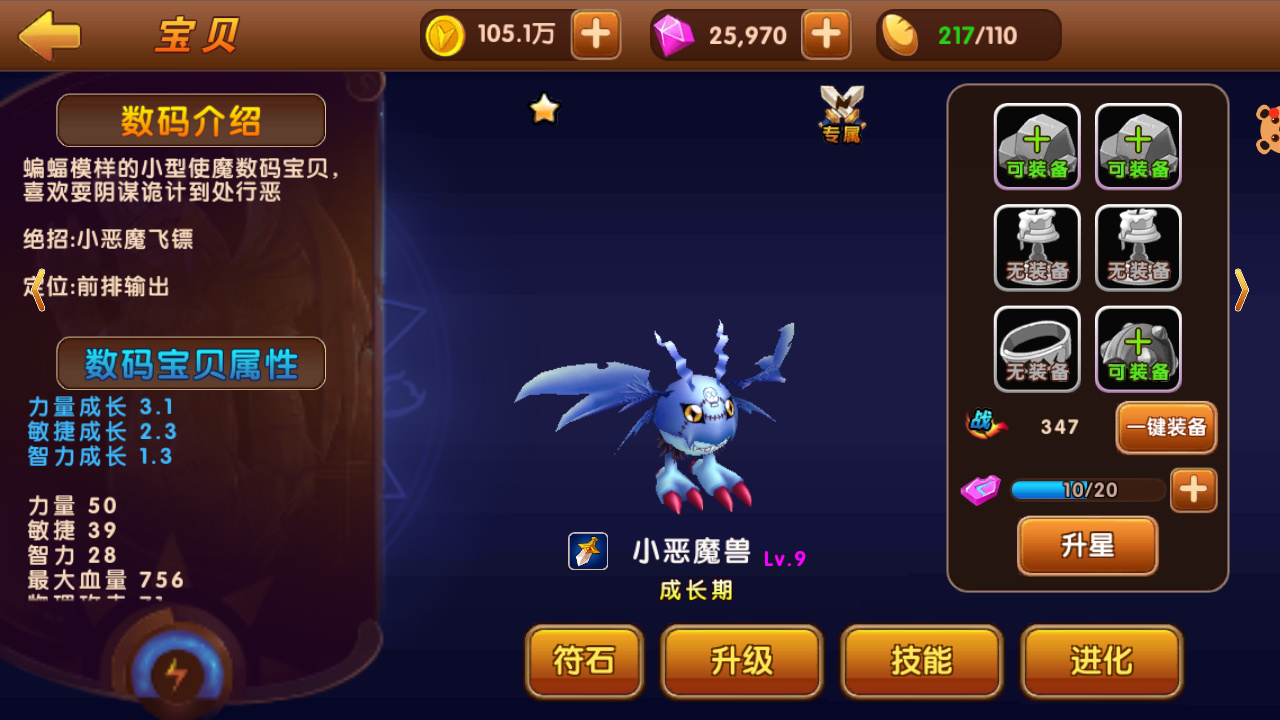The image size is (1280, 720).
Task: Tap the sword emblem beside 小恶魔兽's name
Action: pos(587,550)
